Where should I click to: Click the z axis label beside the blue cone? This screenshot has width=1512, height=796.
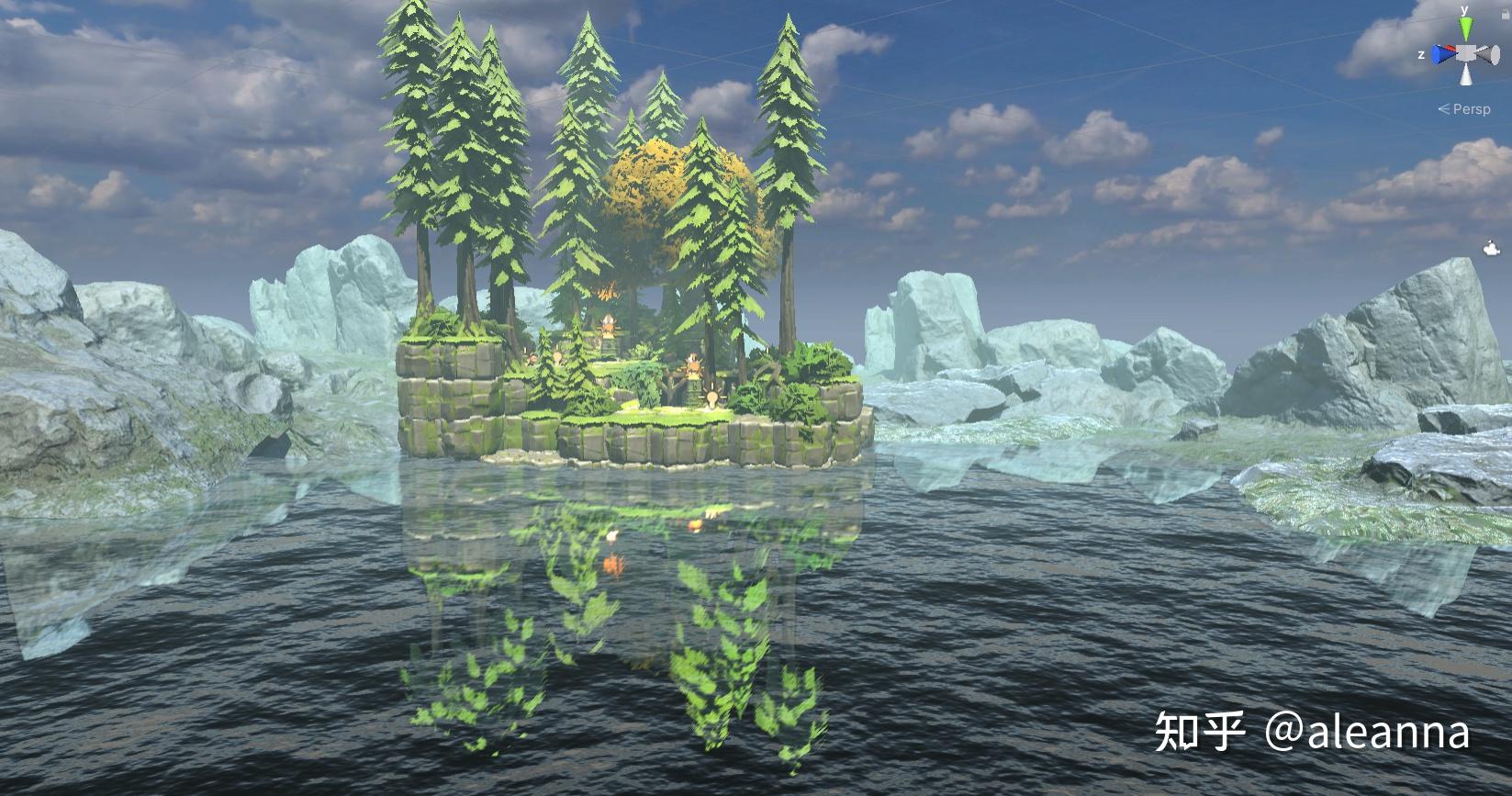click(x=1421, y=55)
